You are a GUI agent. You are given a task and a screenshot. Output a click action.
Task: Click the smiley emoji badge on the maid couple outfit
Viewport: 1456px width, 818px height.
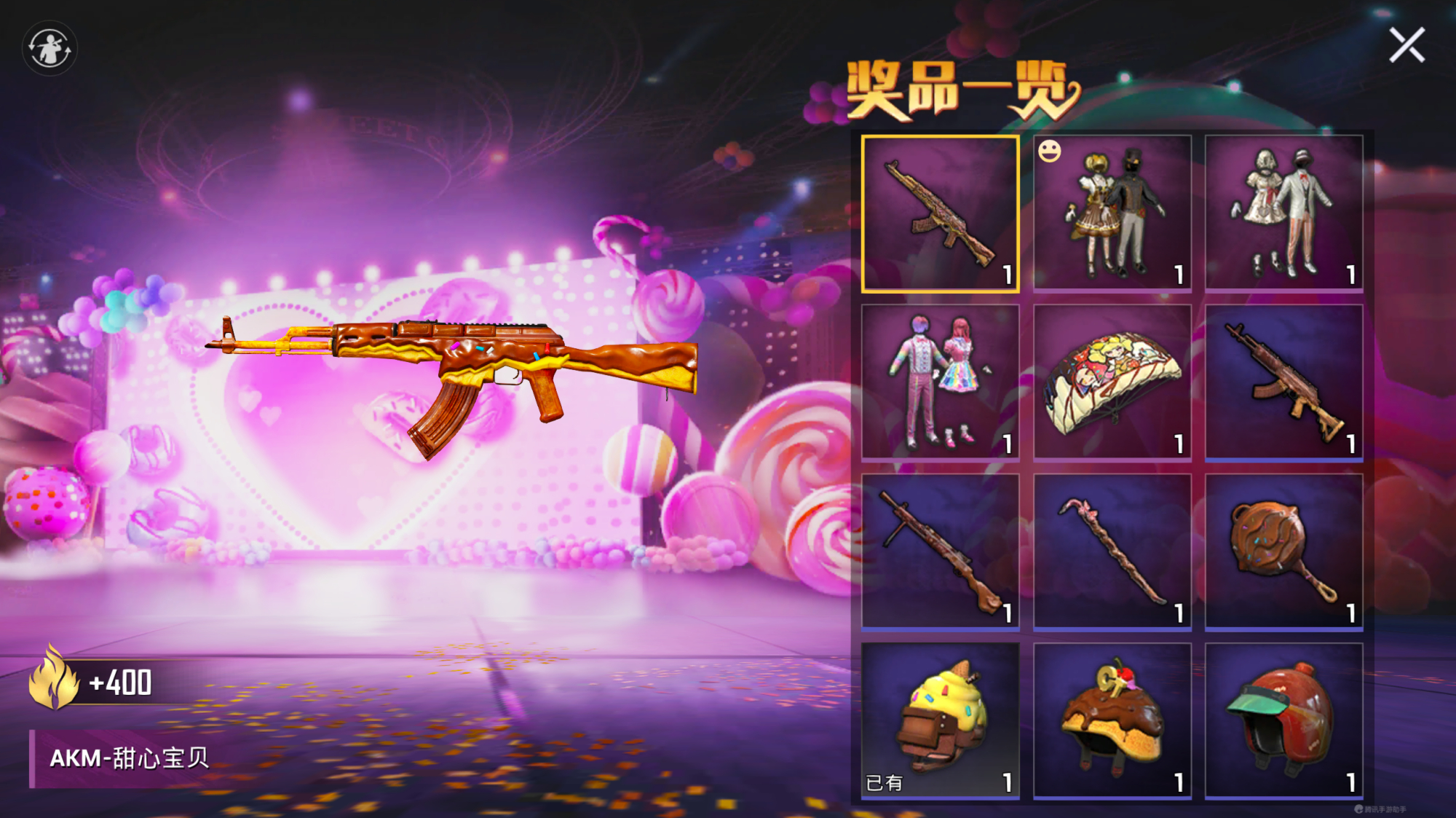[1048, 151]
